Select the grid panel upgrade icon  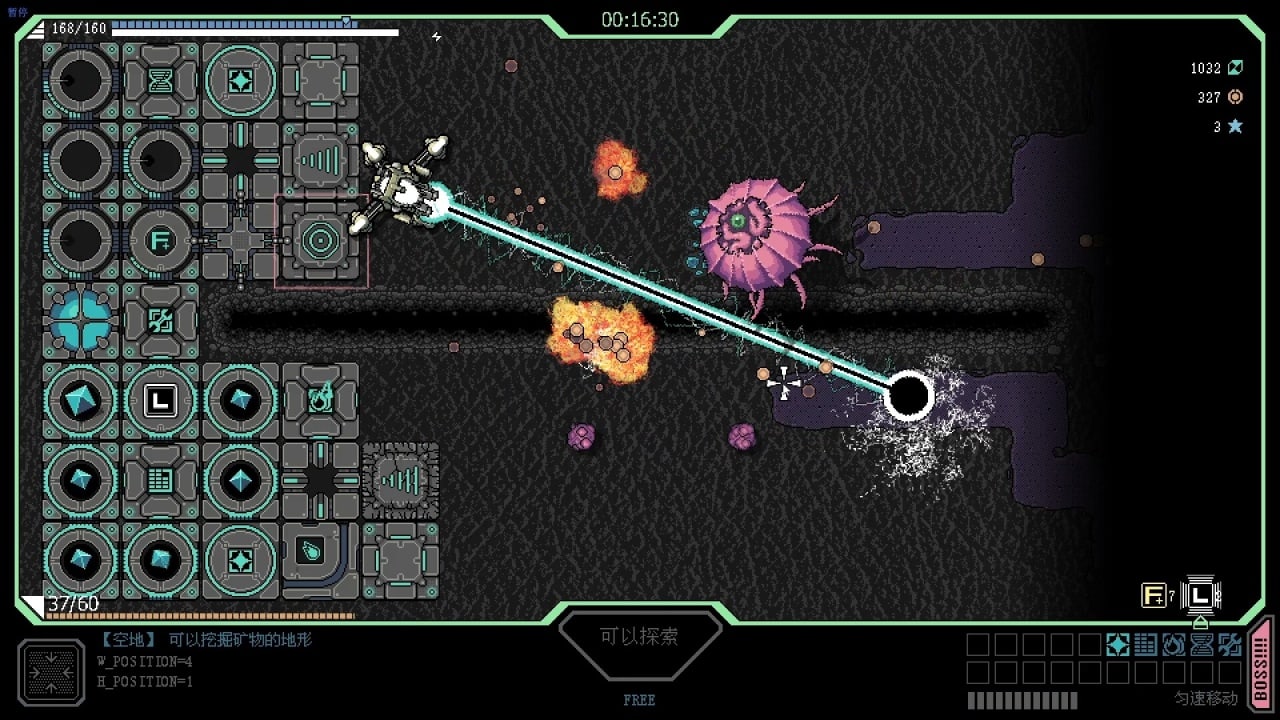point(1146,645)
